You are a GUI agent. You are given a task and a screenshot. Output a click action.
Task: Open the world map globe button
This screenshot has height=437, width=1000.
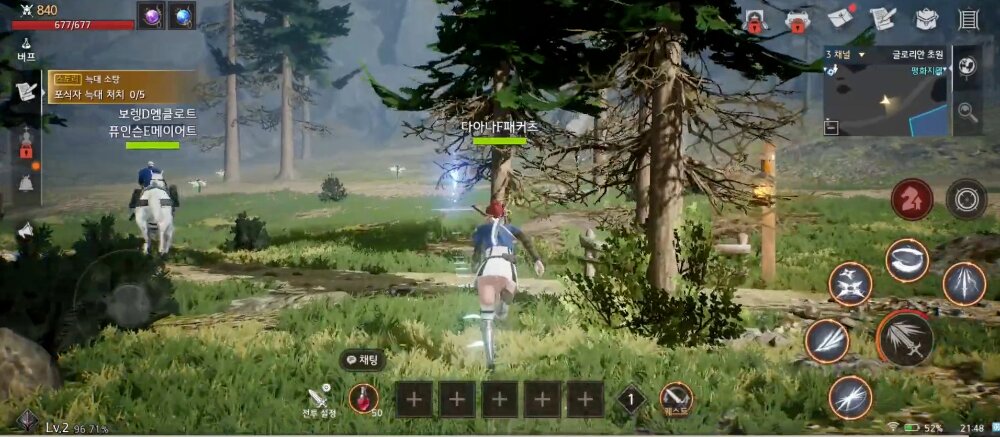[967, 67]
